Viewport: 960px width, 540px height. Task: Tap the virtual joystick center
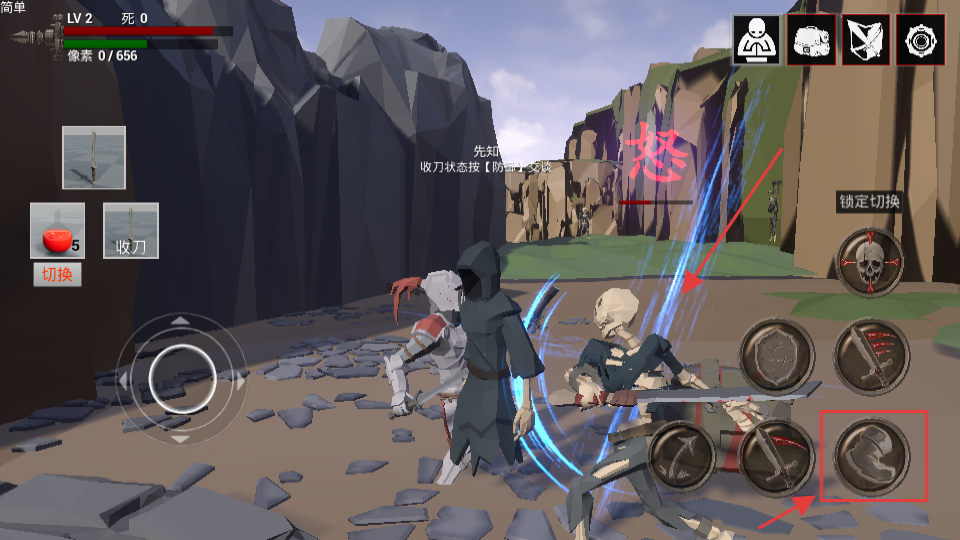point(181,378)
